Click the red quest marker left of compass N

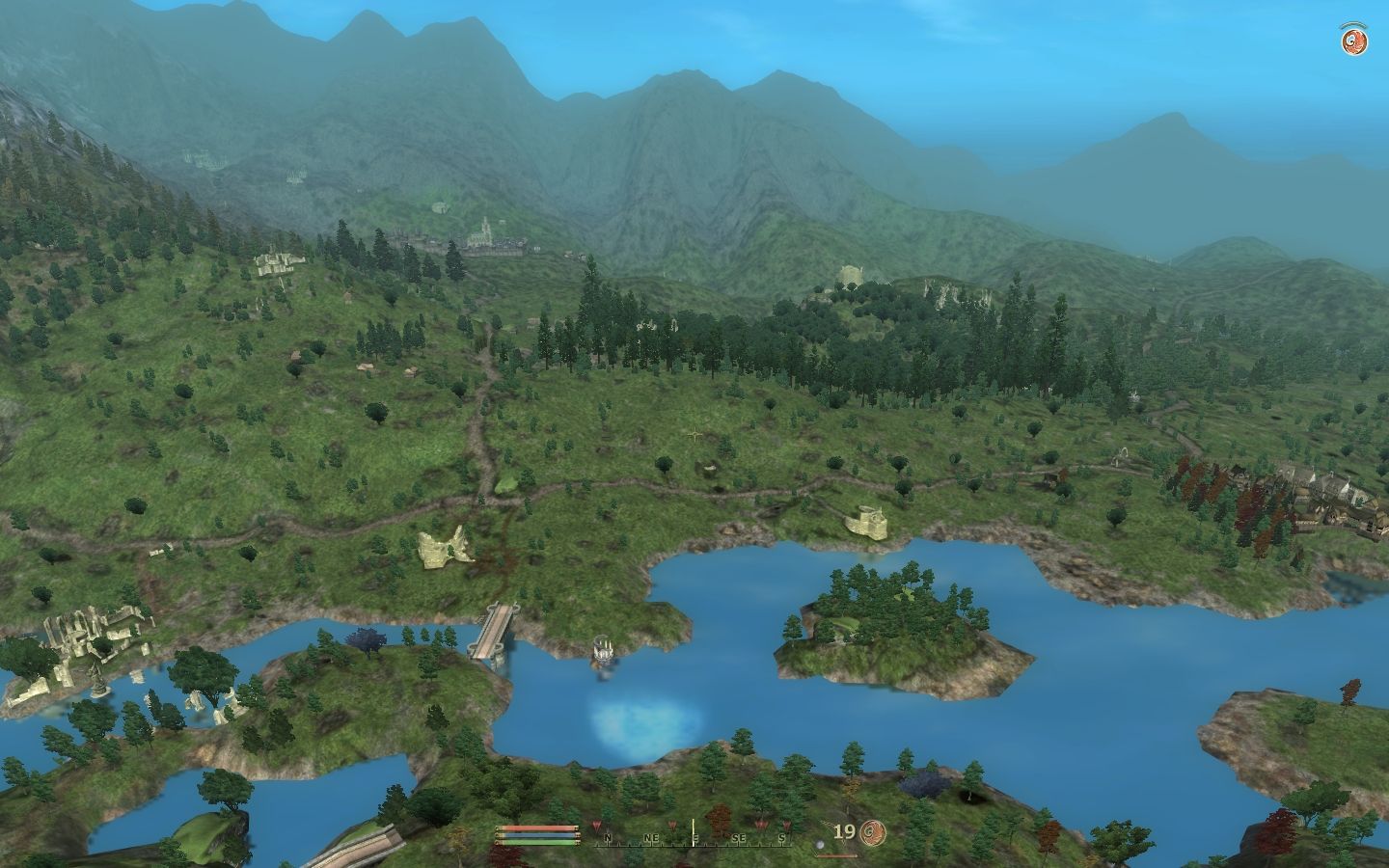(596, 825)
